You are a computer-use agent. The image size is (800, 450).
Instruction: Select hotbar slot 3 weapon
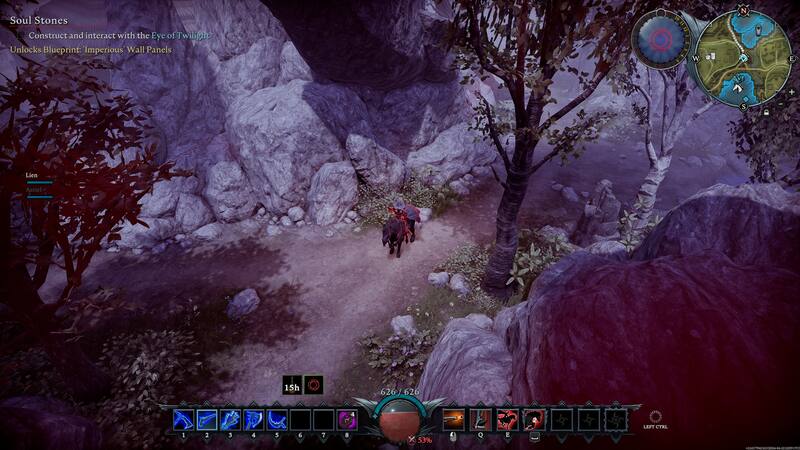click(230, 419)
